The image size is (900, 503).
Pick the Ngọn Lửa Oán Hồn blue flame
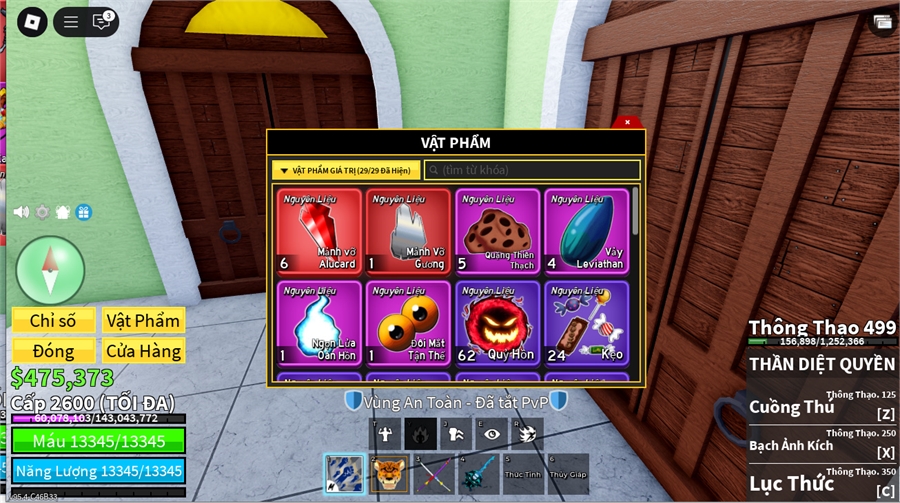click(318, 323)
